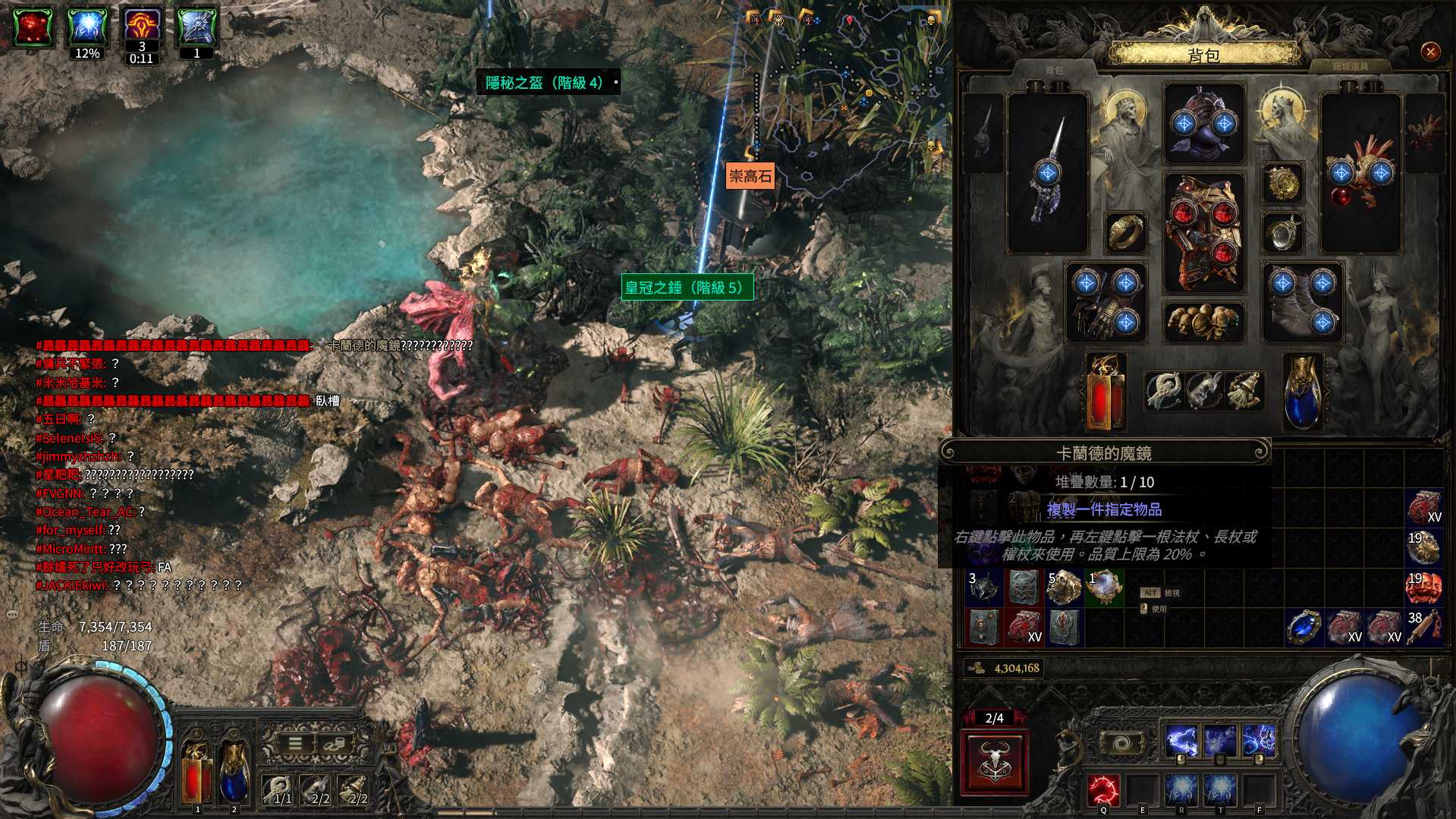Select the blue mana flask in inventory panel
1456x819 pixels.
tap(1302, 392)
